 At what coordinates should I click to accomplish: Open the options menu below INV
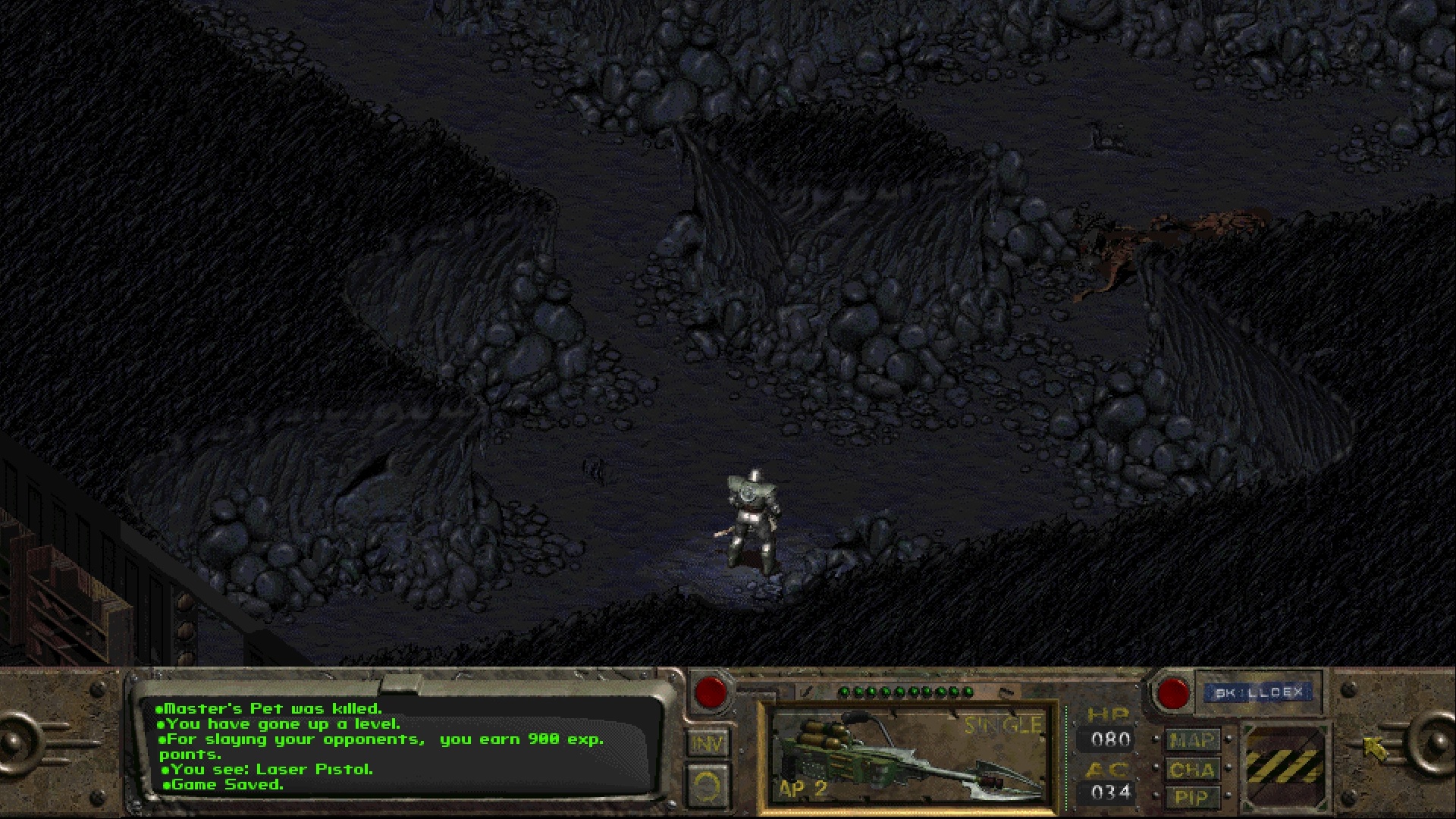click(707, 786)
